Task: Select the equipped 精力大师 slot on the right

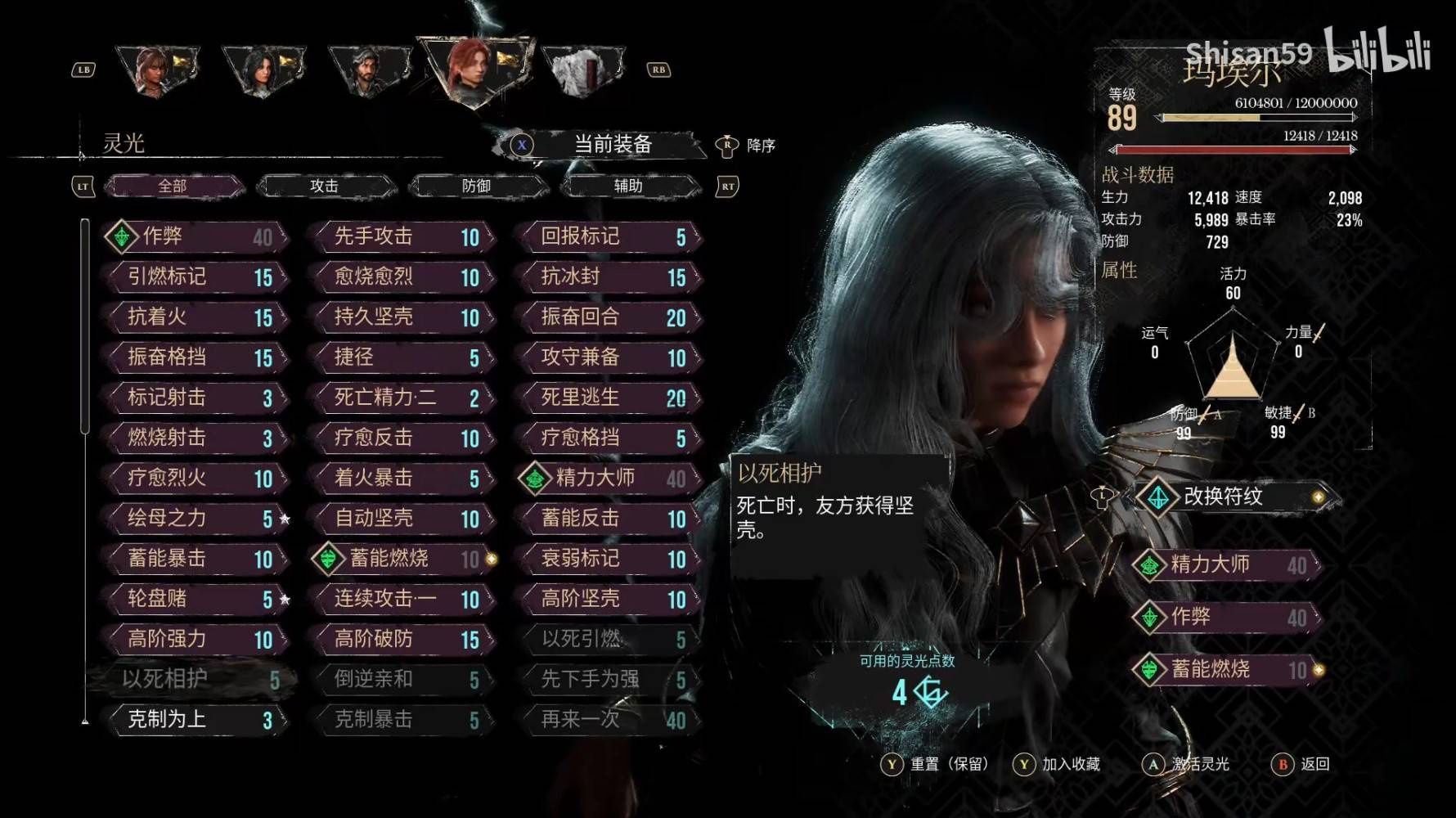Action: (1226, 564)
